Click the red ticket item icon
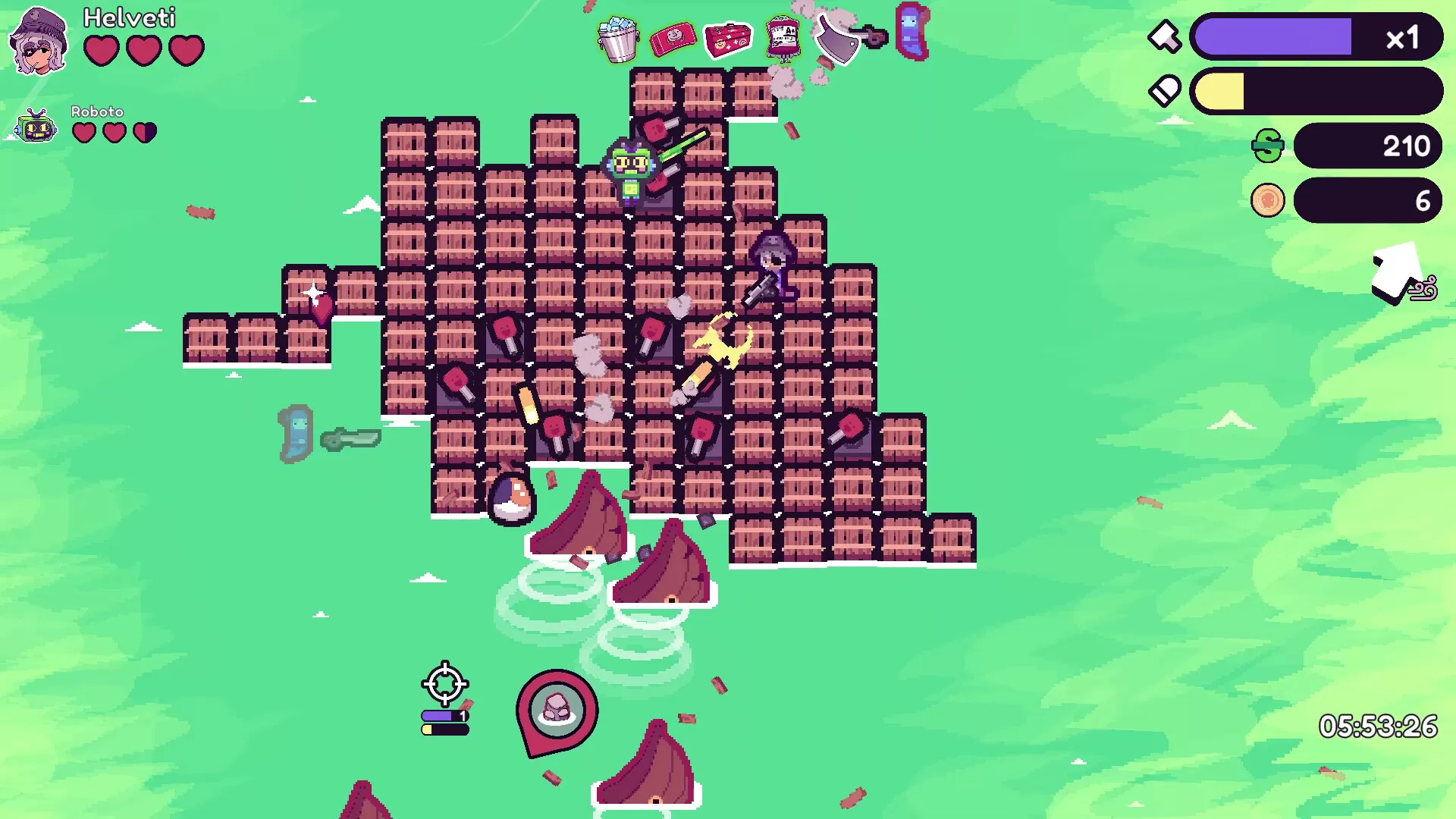Image resolution: width=1456 pixels, height=819 pixels. (673, 38)
